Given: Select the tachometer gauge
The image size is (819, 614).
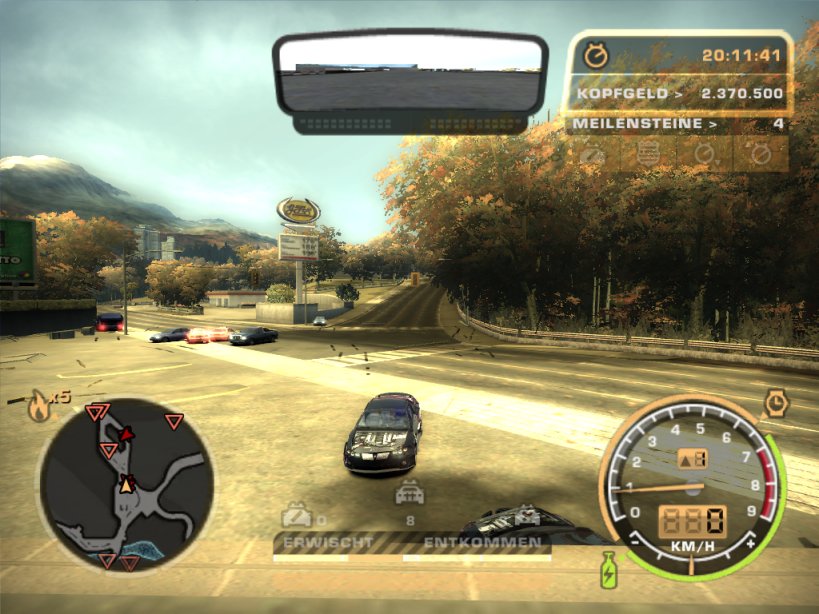Looking at the screenshot, I should click(692, 487).
